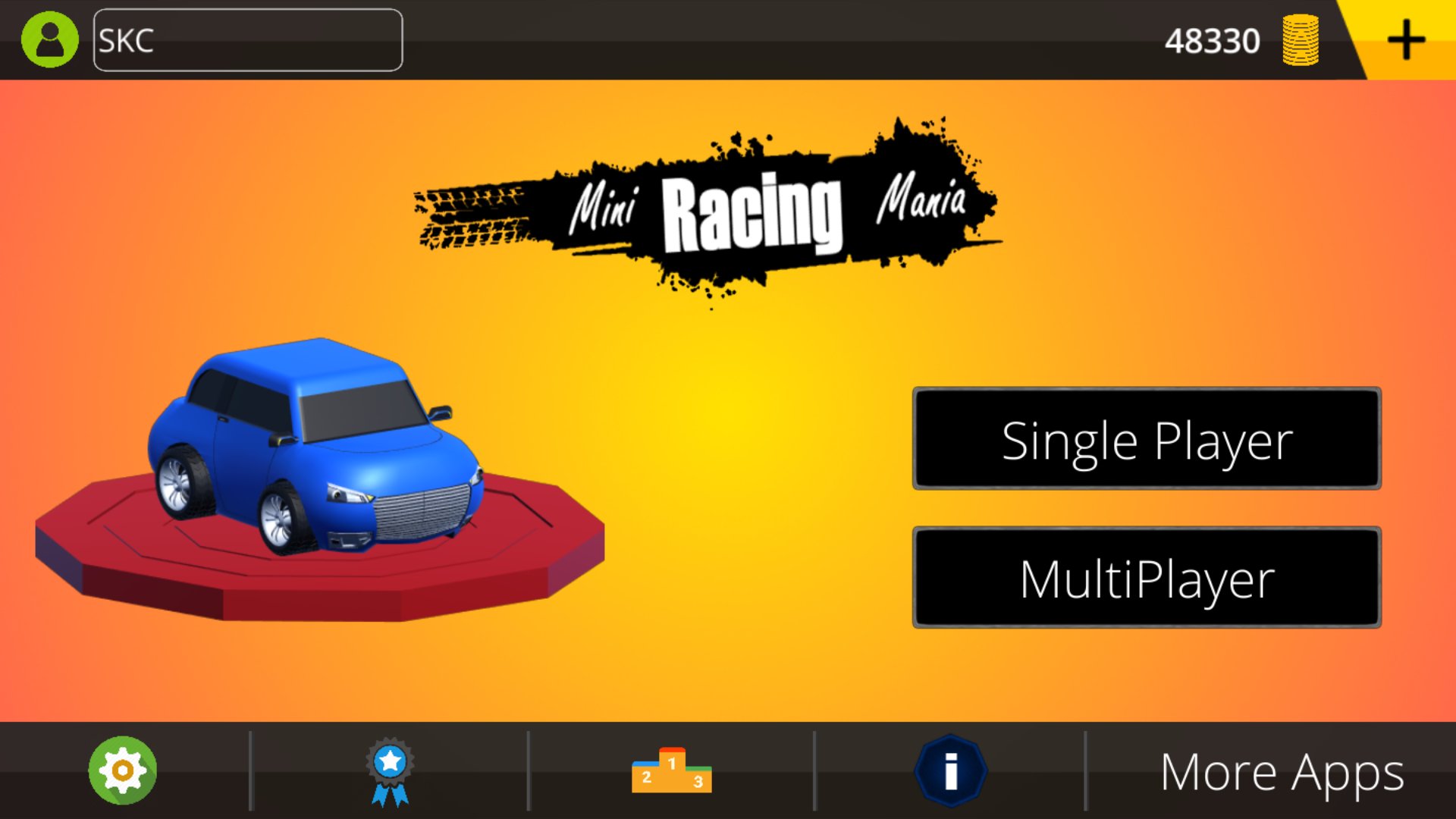
Task: Open the player profile avatar icon
Action: 49,39
